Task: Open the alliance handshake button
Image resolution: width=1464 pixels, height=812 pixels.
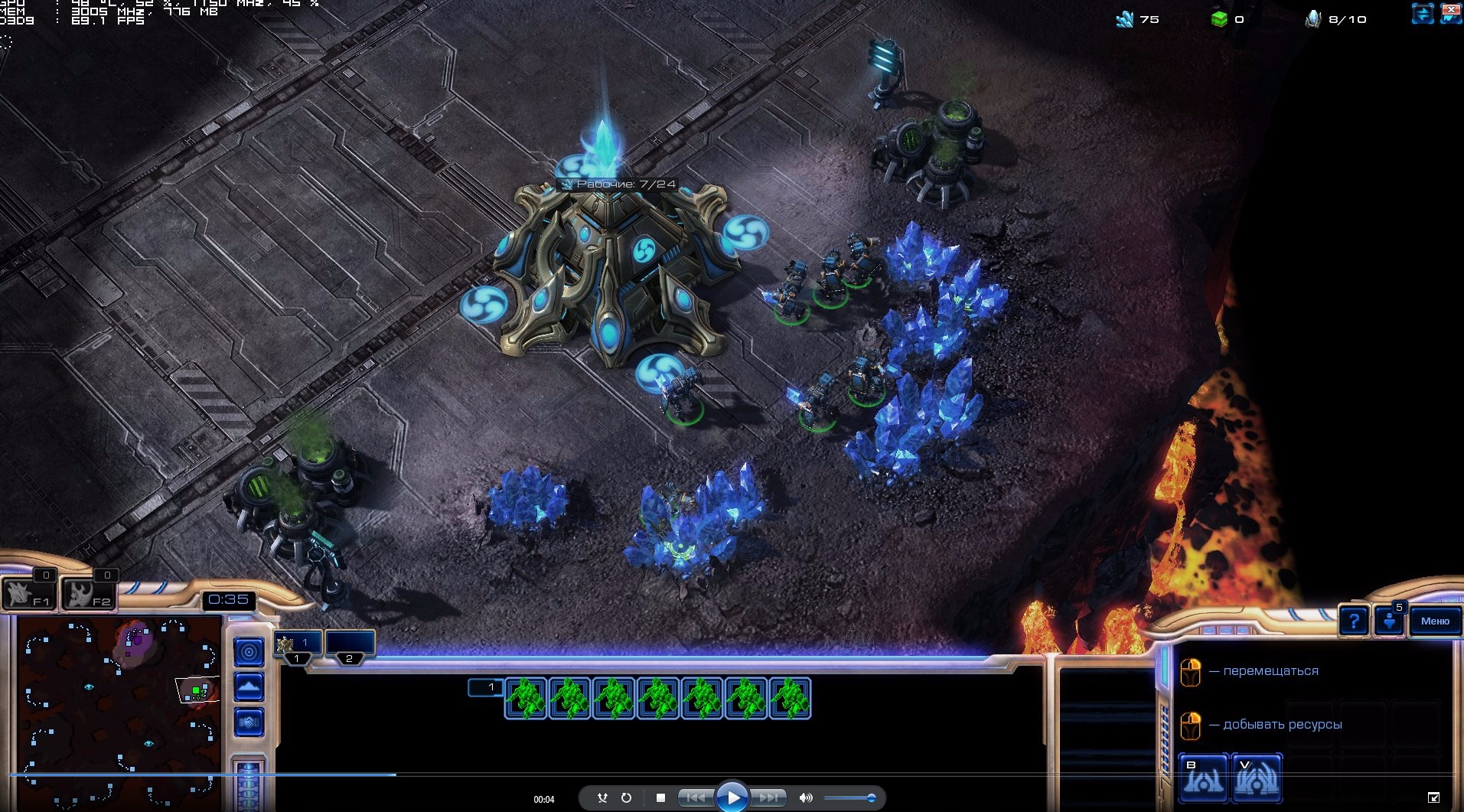Action: (x=249, y=722)
